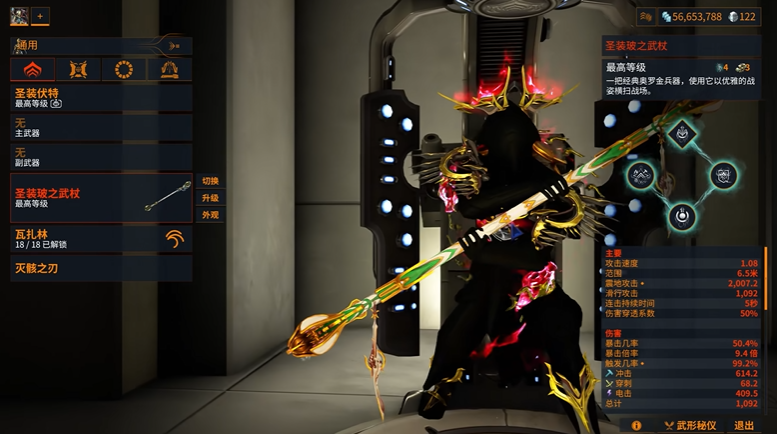Switch to the Warframe loadout tab
The image size is (777, 434).
[32, 69]
